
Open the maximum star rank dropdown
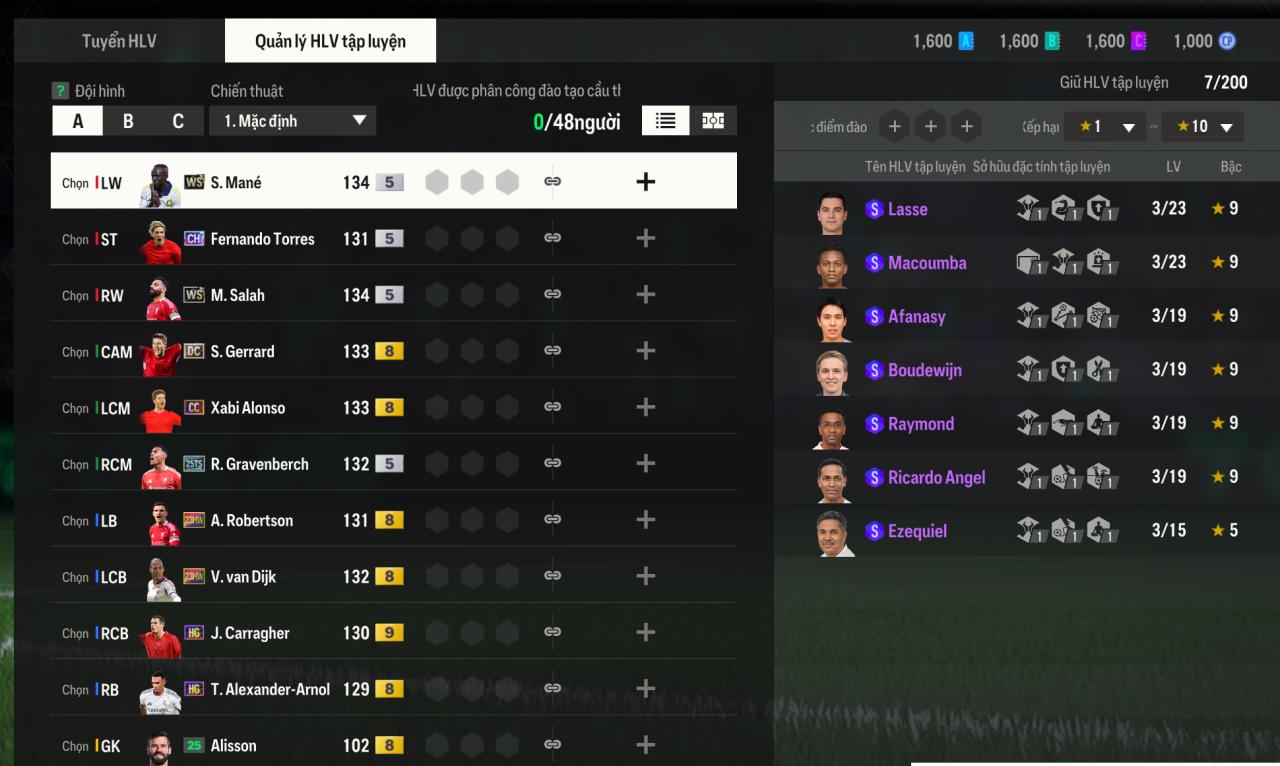(1202, 127)
